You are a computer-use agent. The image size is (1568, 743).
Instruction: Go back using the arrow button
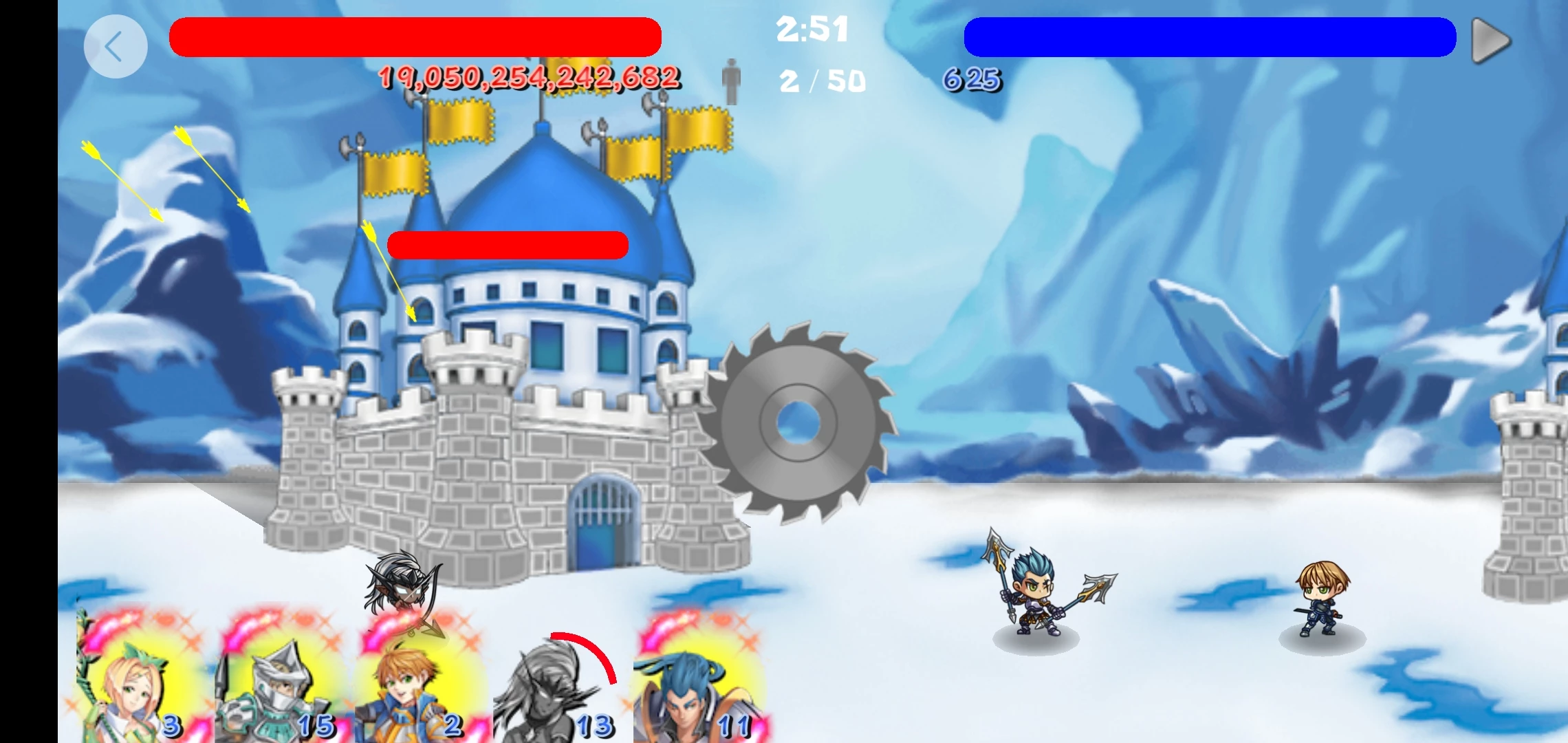(x=115, y=47)
